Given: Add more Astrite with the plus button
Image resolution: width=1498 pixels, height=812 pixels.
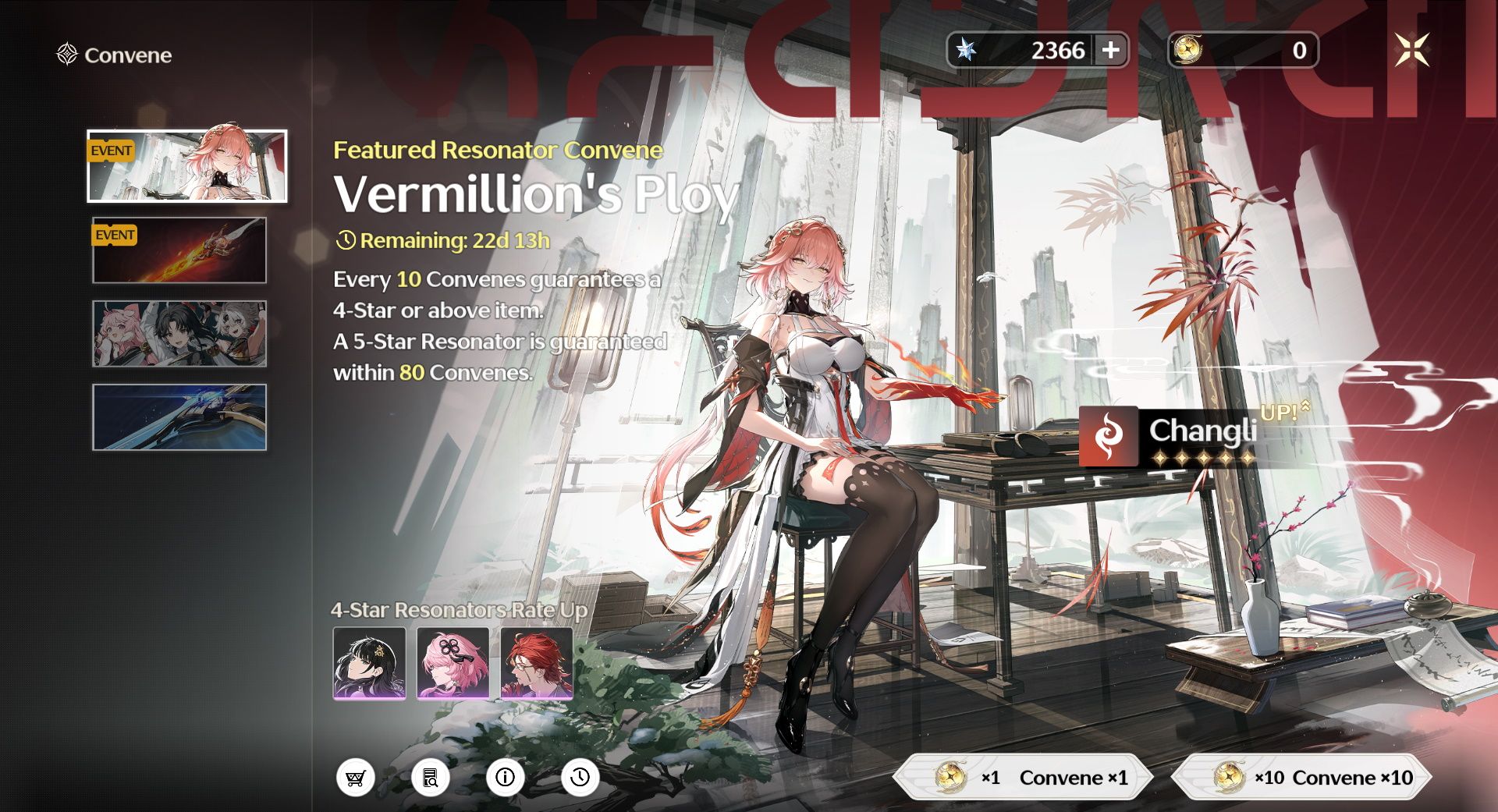Looking at the screenshot, I should [x=1110, y=51].
